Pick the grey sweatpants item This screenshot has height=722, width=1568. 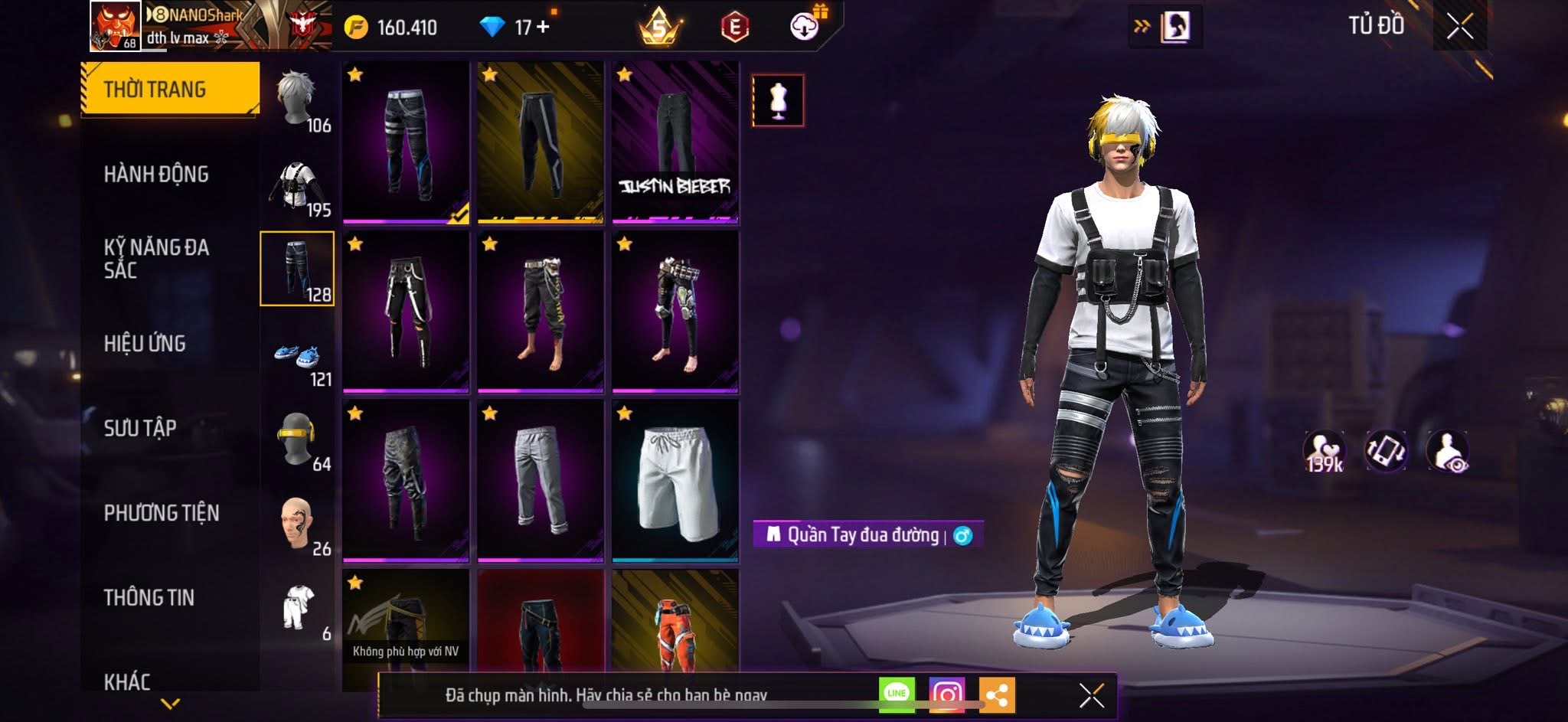coord(540,481)
